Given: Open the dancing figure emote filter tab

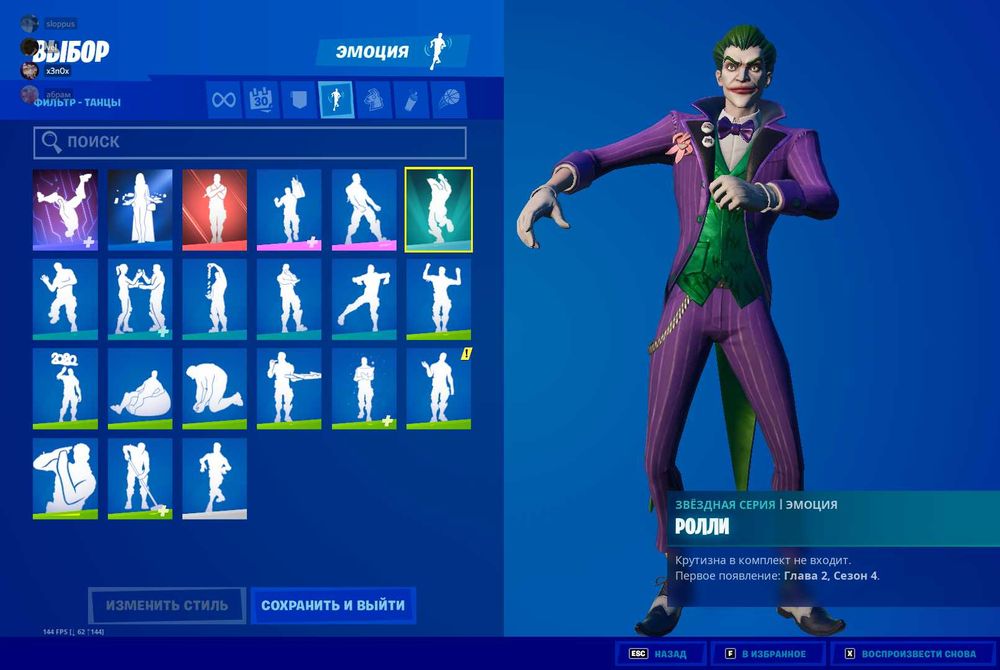Looking at the screenshot, I should pyautogui.click(x=335, y=100).
